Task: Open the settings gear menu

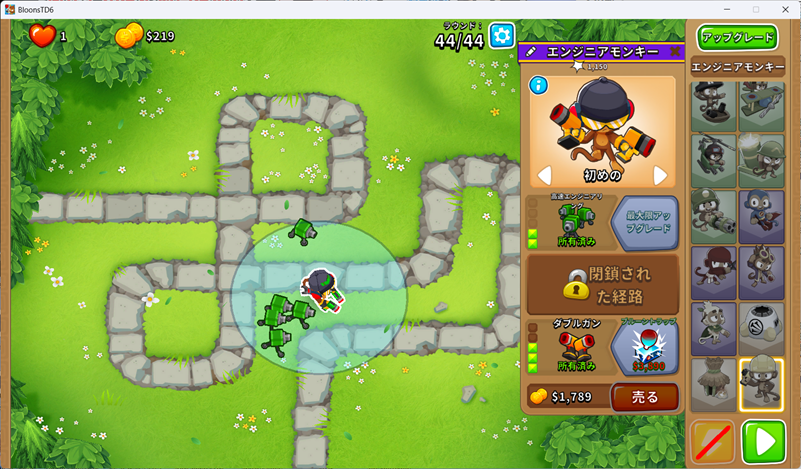Action: pos(501,35)
